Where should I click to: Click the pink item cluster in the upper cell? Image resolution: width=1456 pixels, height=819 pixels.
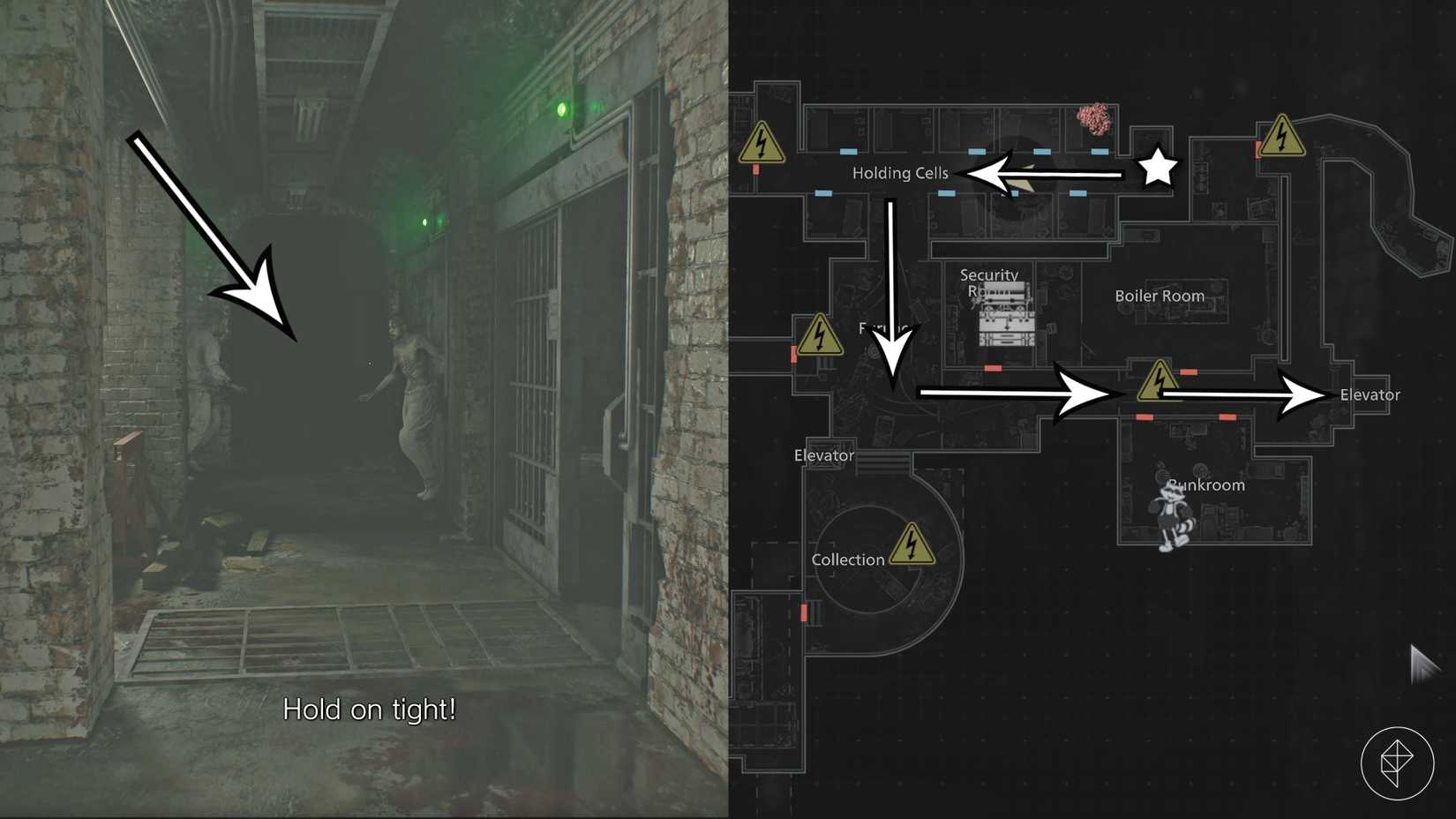[x=1092, y=116]
